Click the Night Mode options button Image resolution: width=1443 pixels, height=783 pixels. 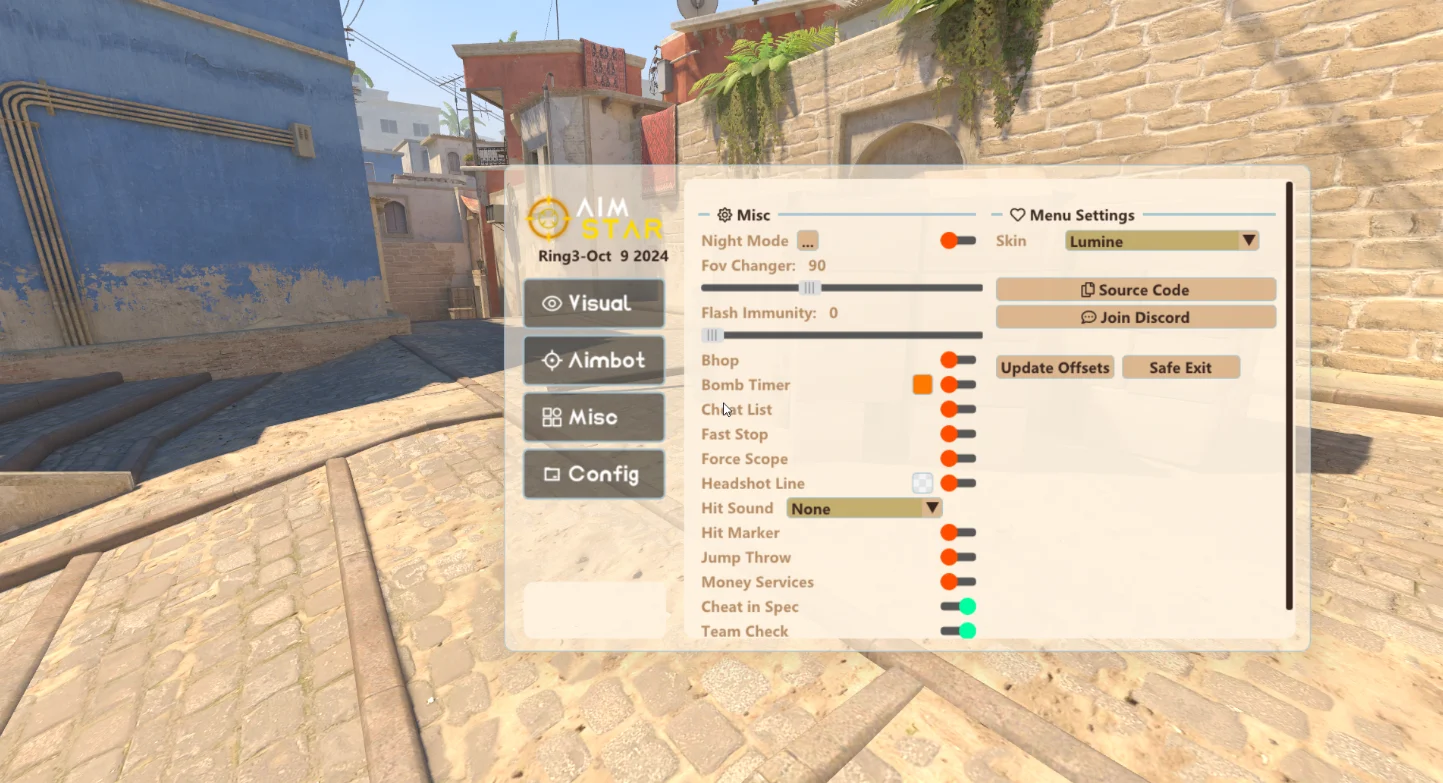pos(807,241)
